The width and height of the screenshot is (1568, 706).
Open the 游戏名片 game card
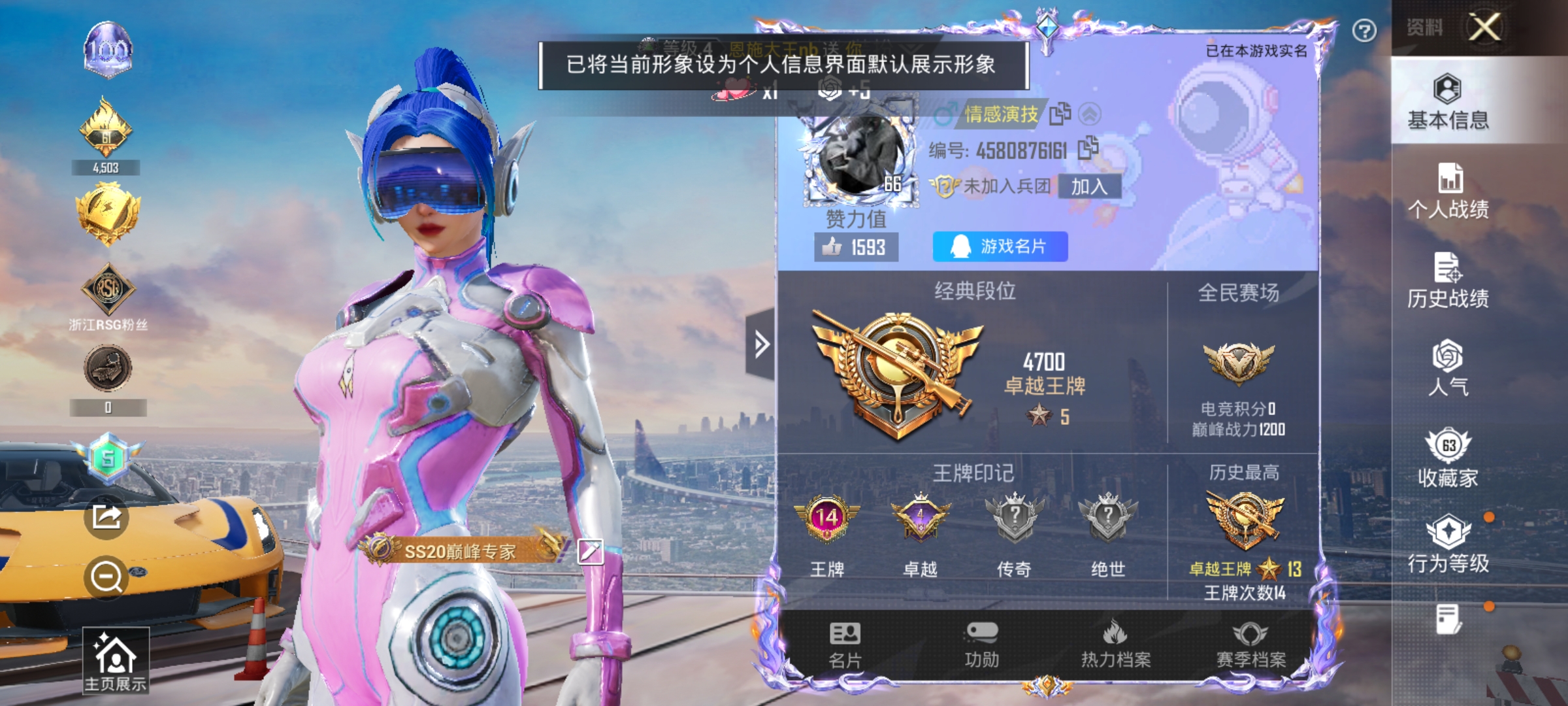(999, 246)
